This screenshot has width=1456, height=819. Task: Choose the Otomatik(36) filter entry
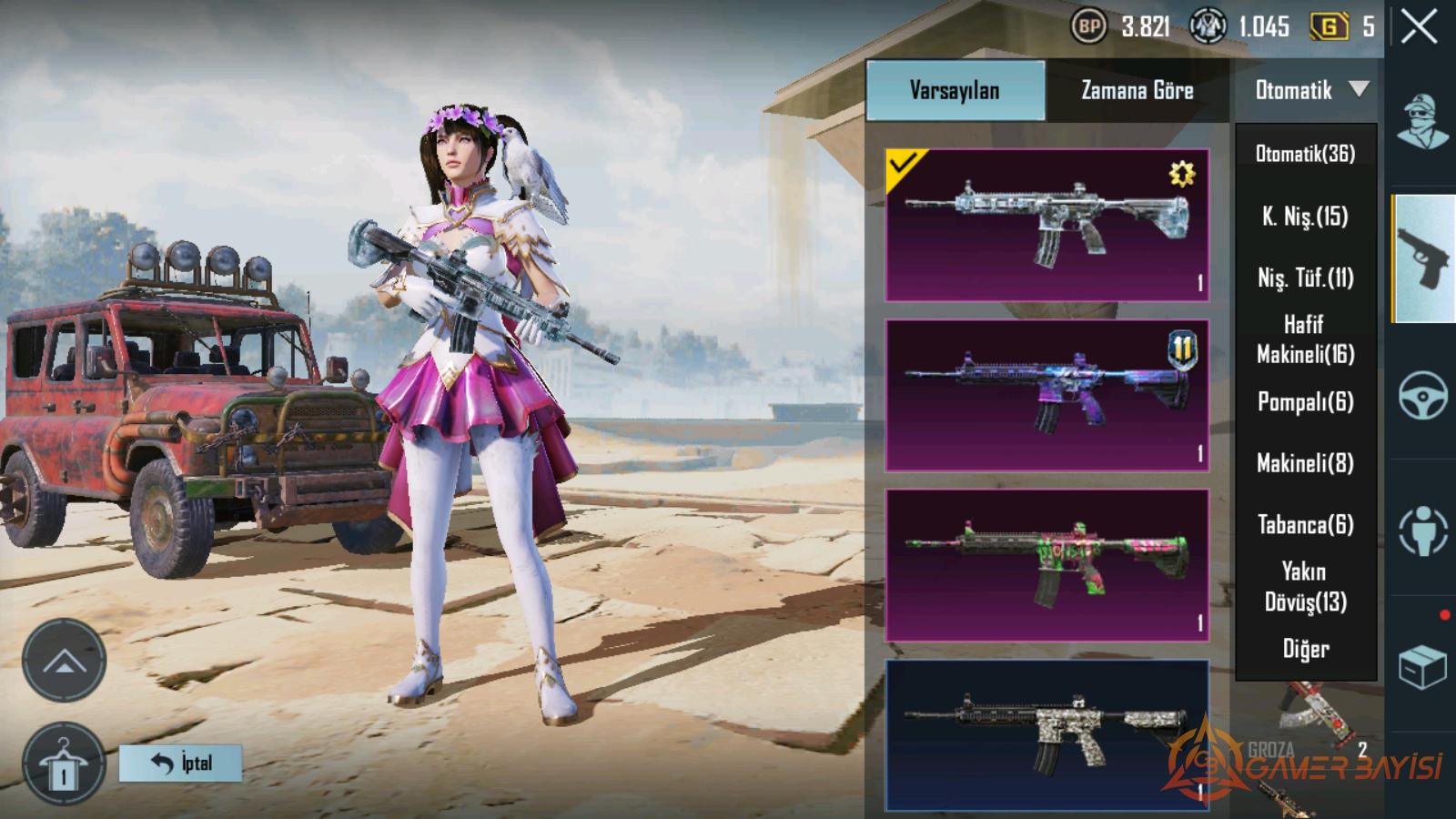pos(1305,154)
